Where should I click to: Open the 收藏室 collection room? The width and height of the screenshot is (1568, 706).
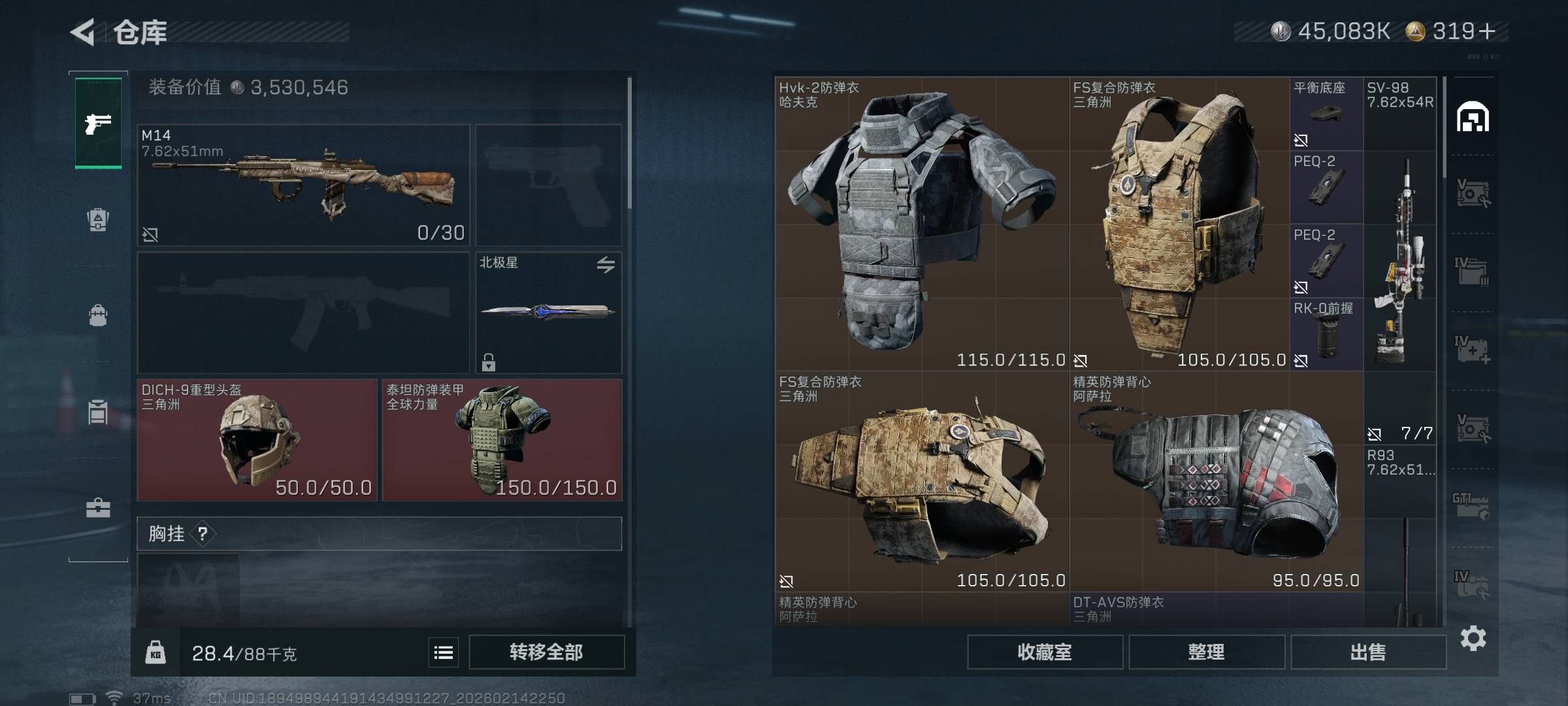coord(1045,652)
